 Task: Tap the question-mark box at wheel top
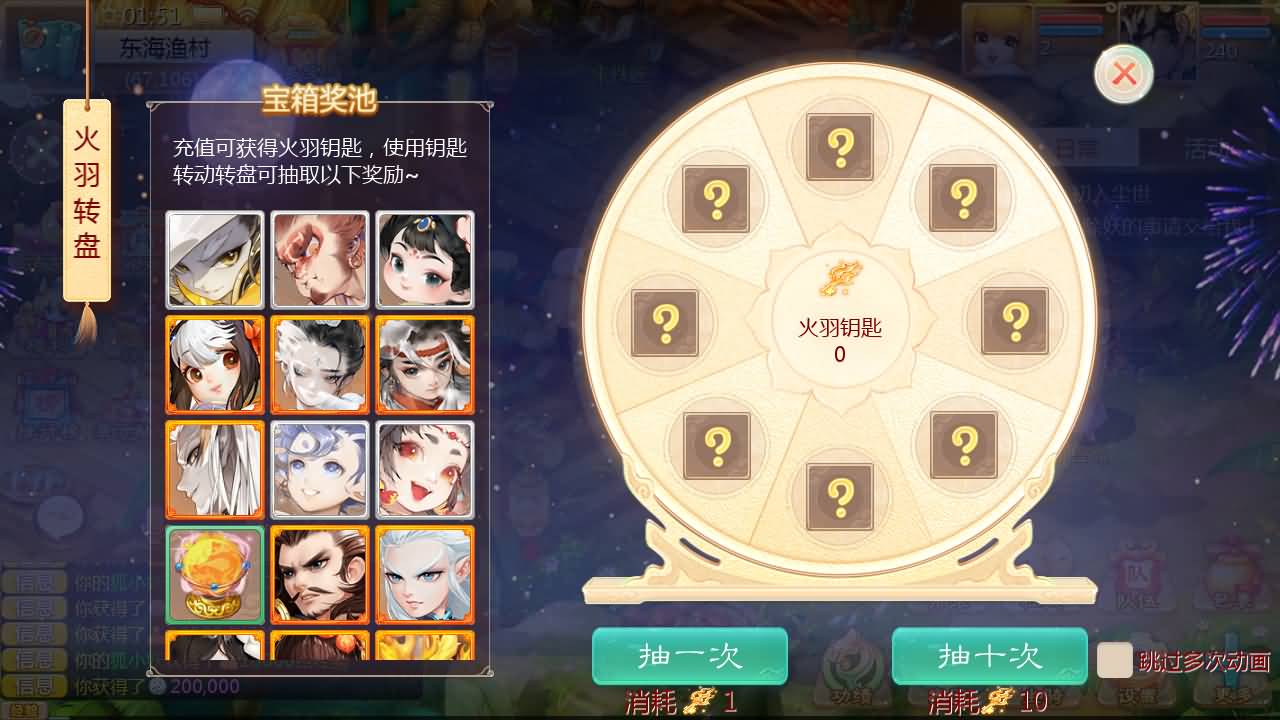[x=840, y=145]
